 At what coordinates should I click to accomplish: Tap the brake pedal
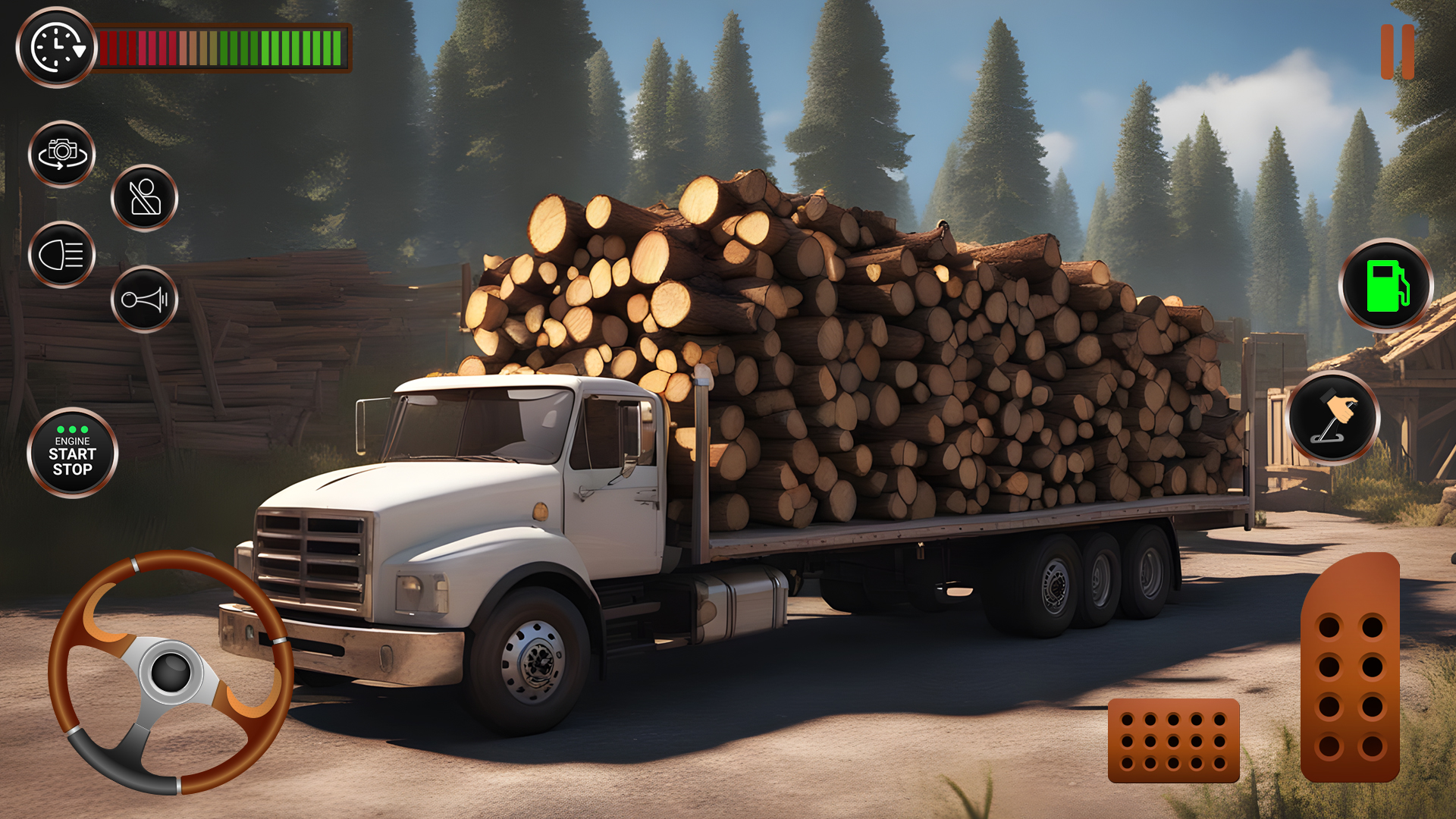click(x=1173, y=740)
